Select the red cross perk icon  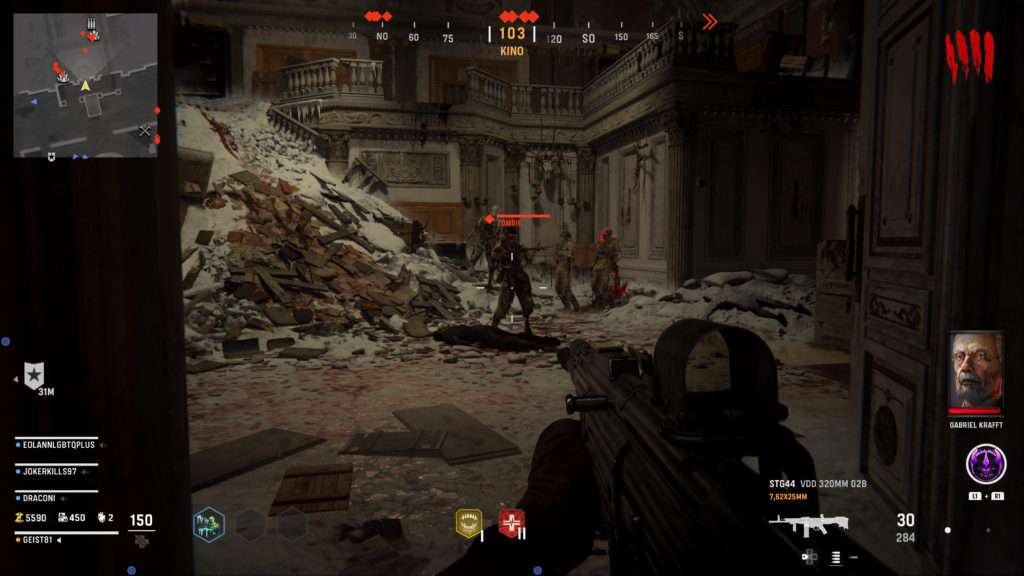point(512,522)
